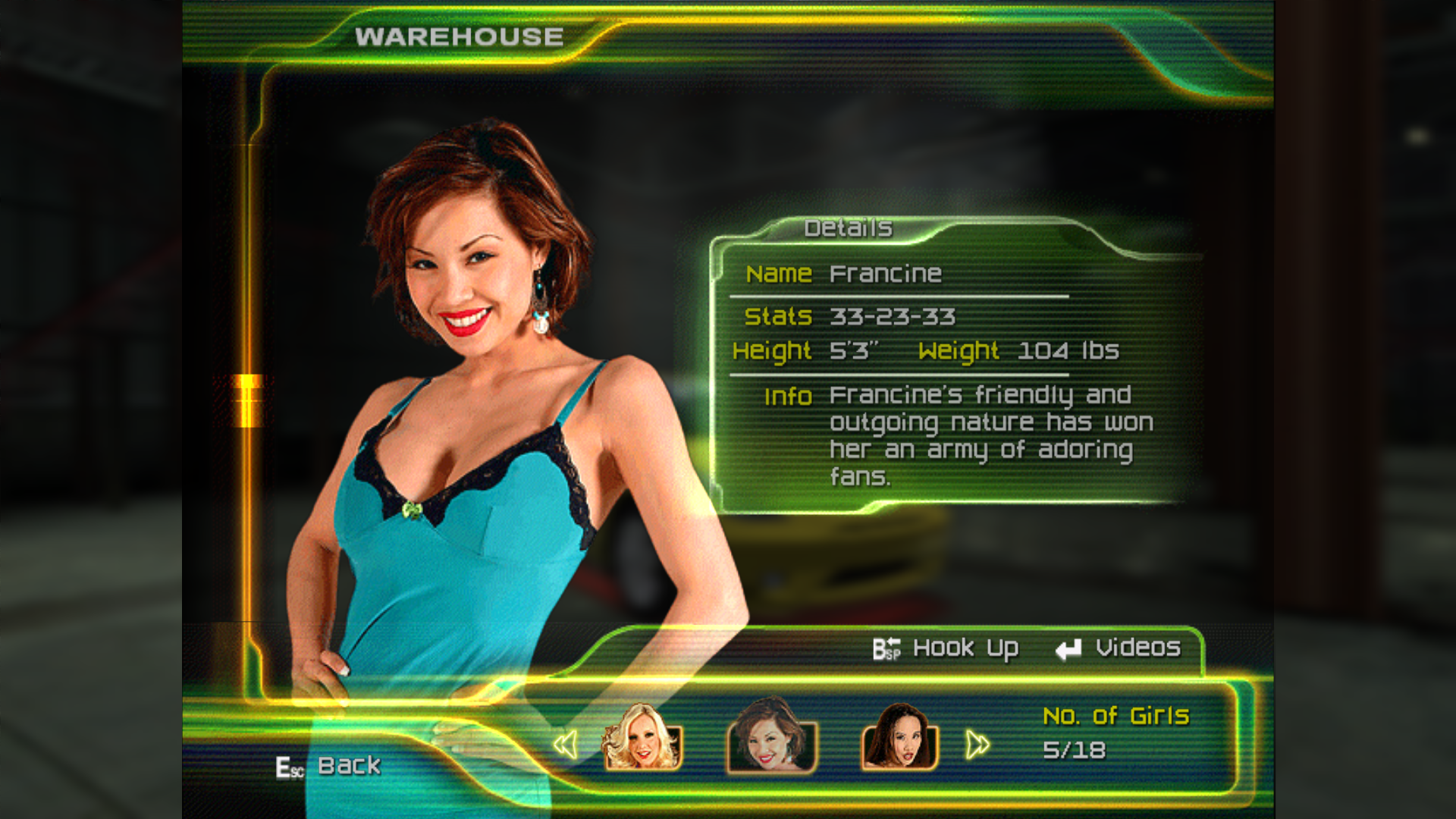1456x819 pixels.
Task: Open the Videos option
Action: (x=1119, y=649)
